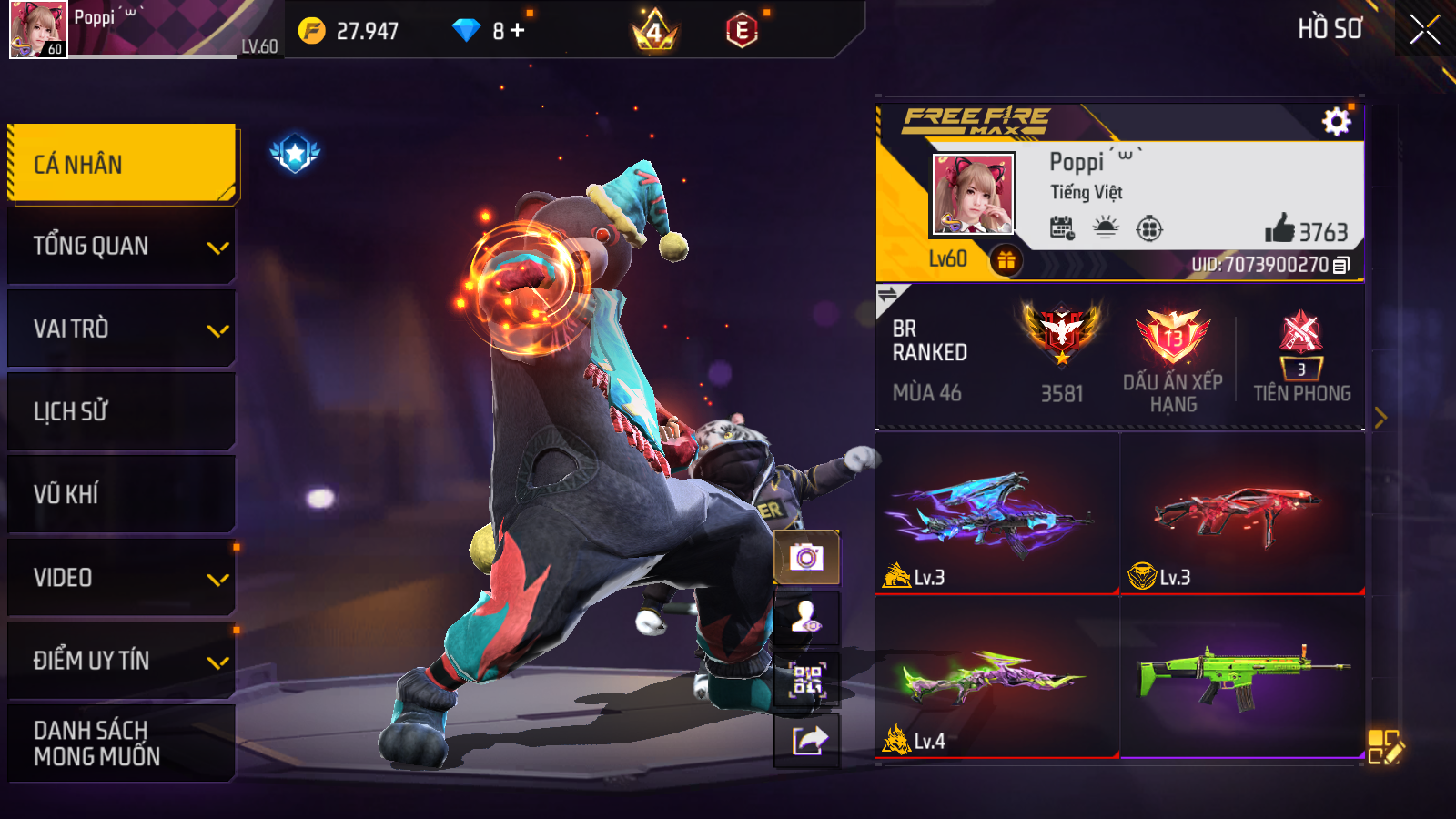Expand the Video section
Image resolution: width=1456 pixels, height=819 pixels.
click(x=122, y=577)
